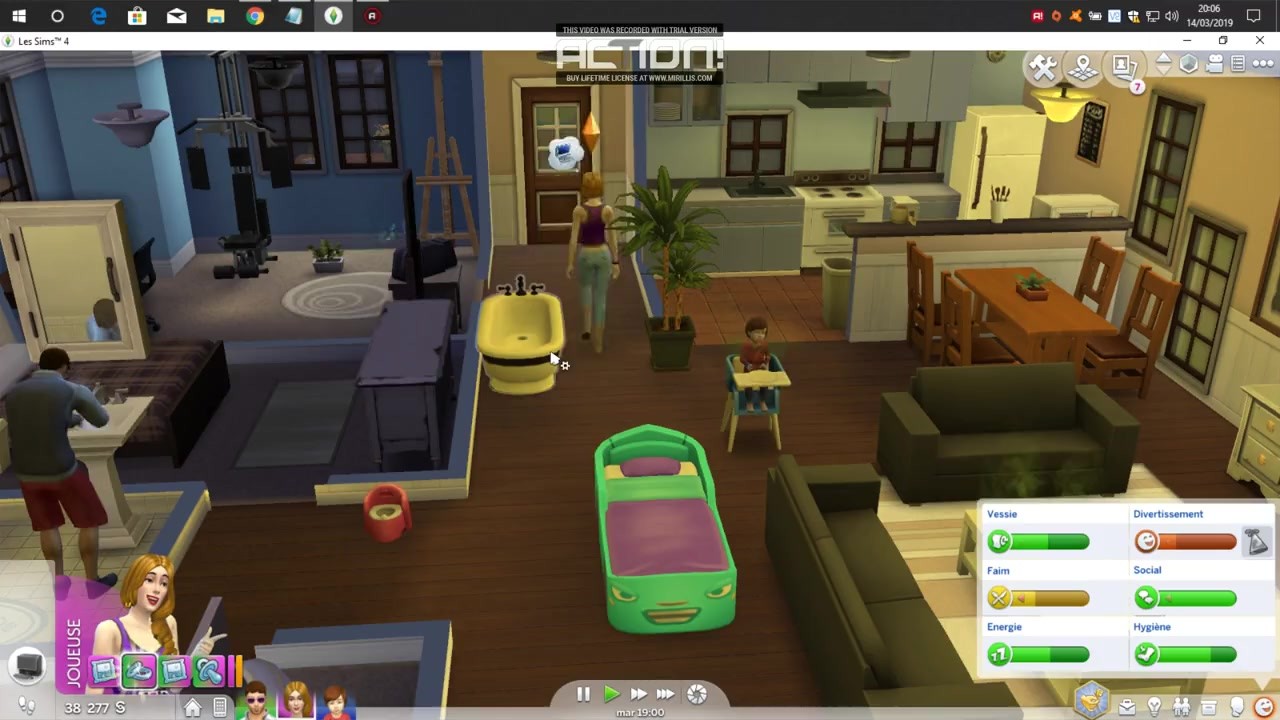The image size is (1280, 720).
Task: Expand the notification wall list icon
Action: (x=1238, y=62)
